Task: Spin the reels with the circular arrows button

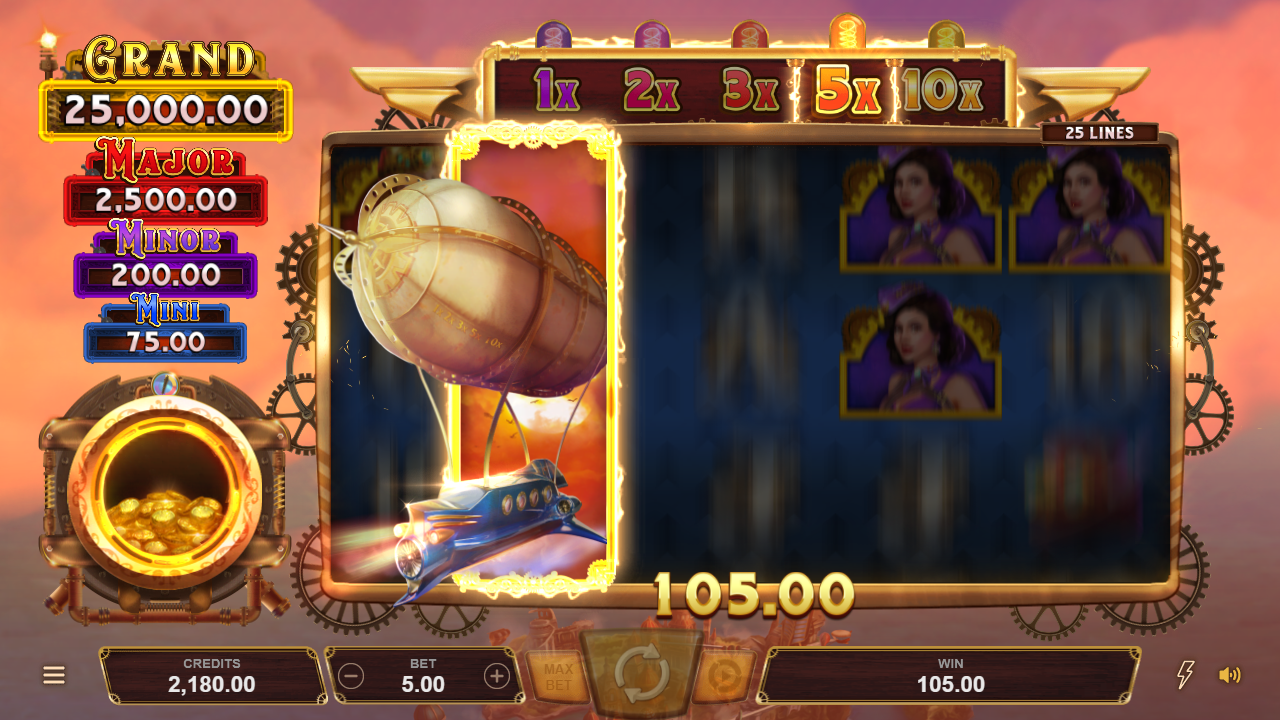Action: click(x=641, y=675)
